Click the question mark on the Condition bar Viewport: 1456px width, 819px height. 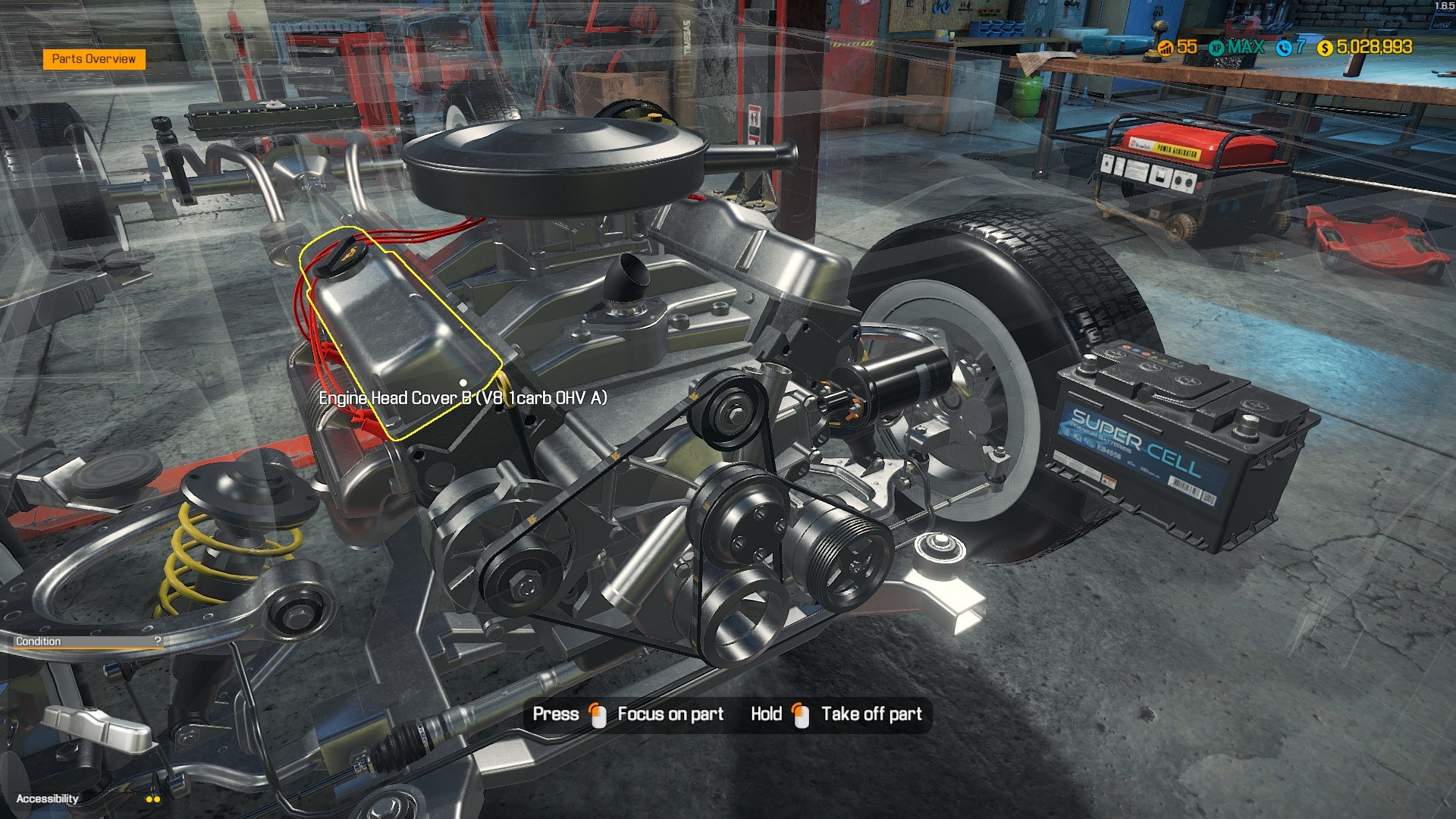pos(157,642)
